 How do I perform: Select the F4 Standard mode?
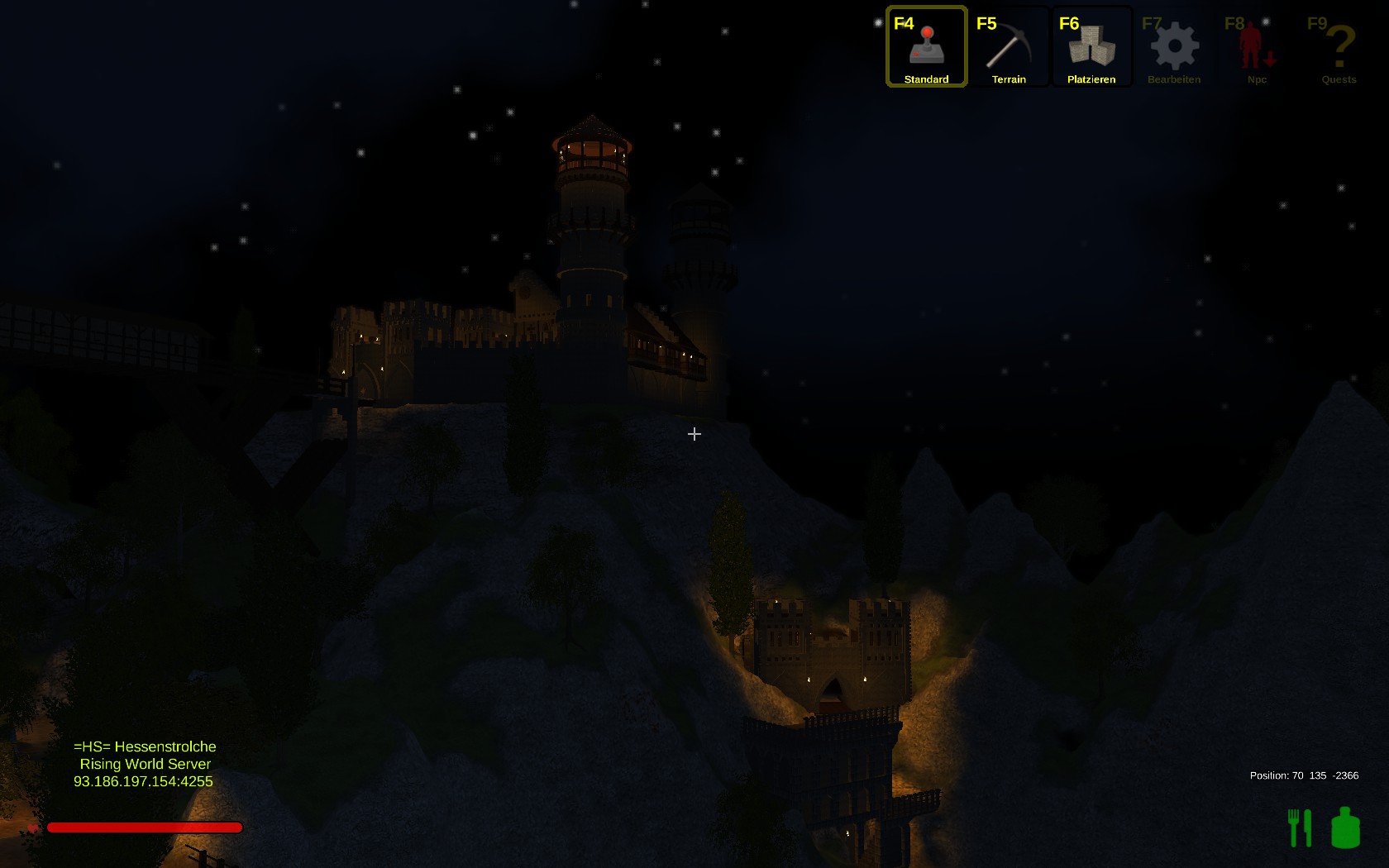pos(926,47)
